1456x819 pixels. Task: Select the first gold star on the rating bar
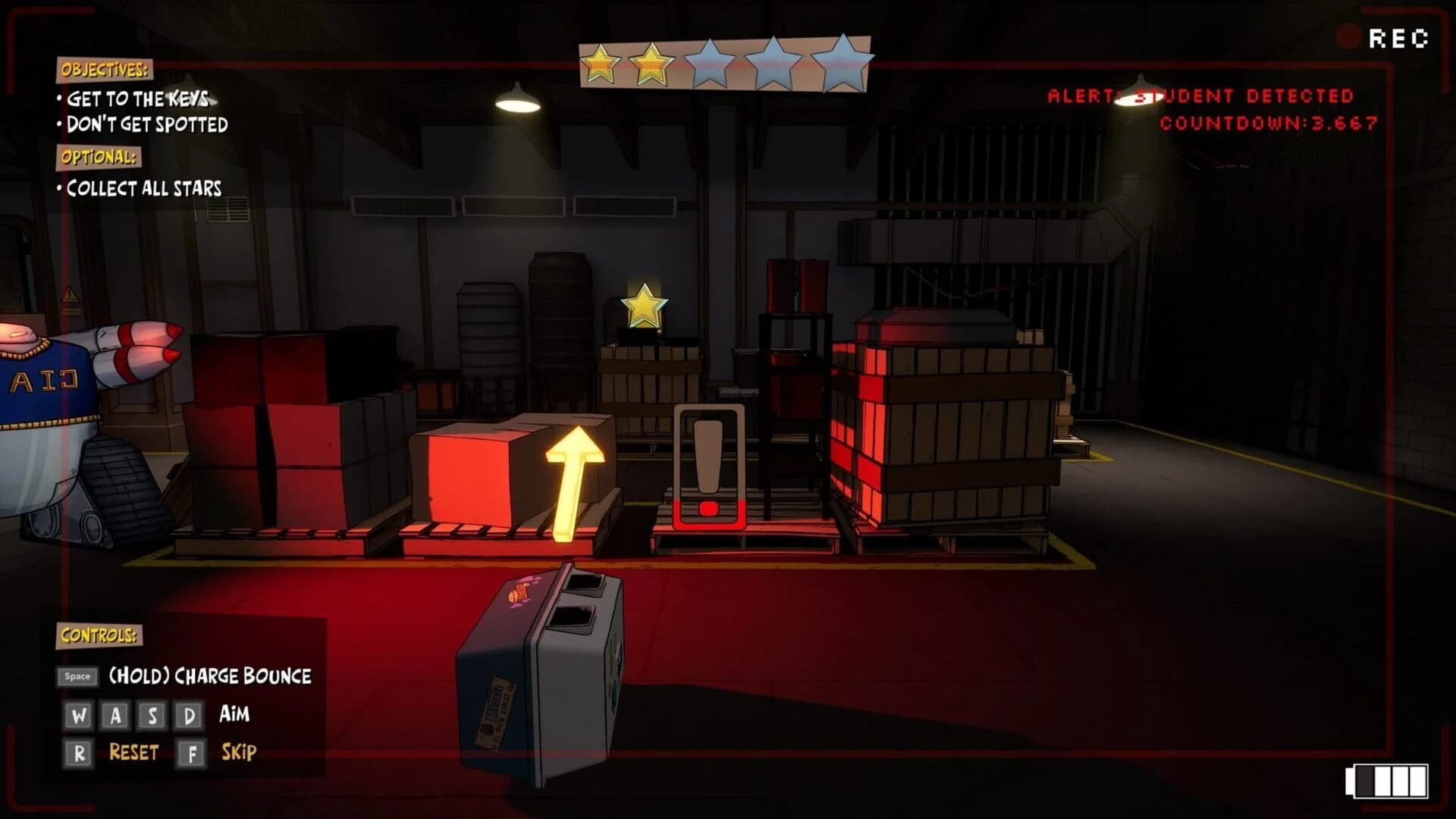pyautogui.click(x=599, y=62)
